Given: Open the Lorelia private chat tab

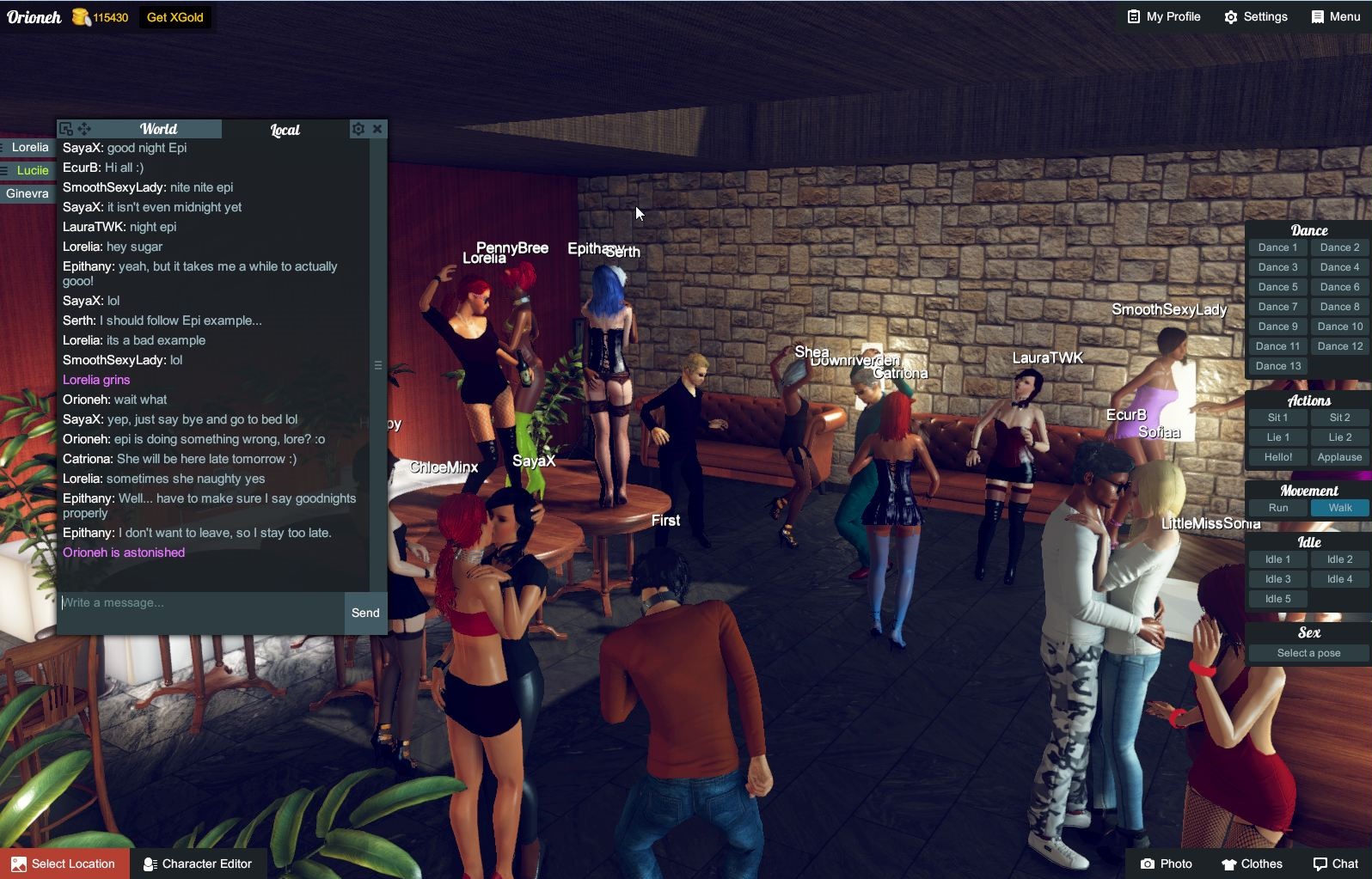Looking at the screenshot, I should pos(28,147).
